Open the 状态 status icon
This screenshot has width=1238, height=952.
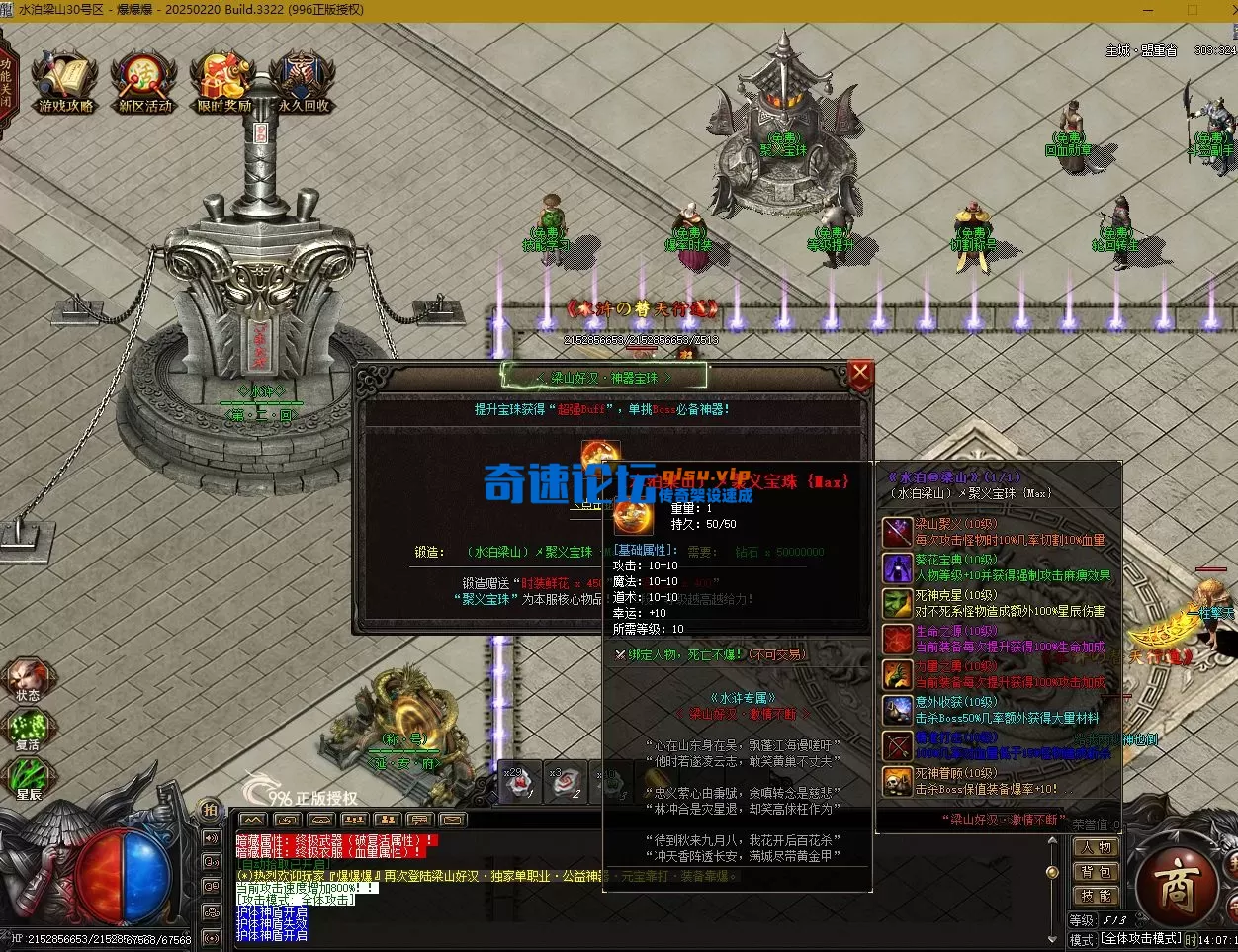[28, 677]
